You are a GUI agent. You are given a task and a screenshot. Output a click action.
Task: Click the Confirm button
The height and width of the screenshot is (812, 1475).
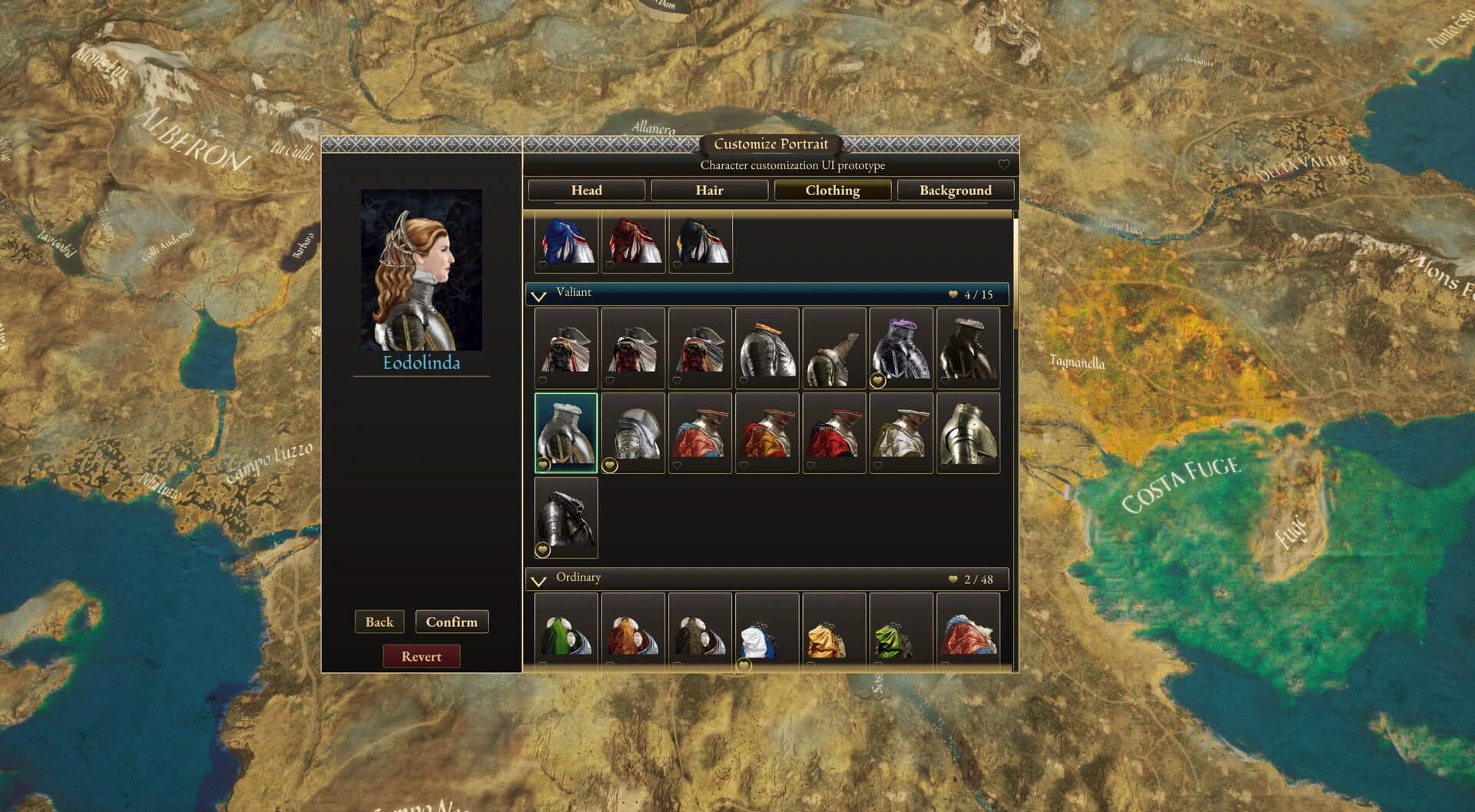452,621
